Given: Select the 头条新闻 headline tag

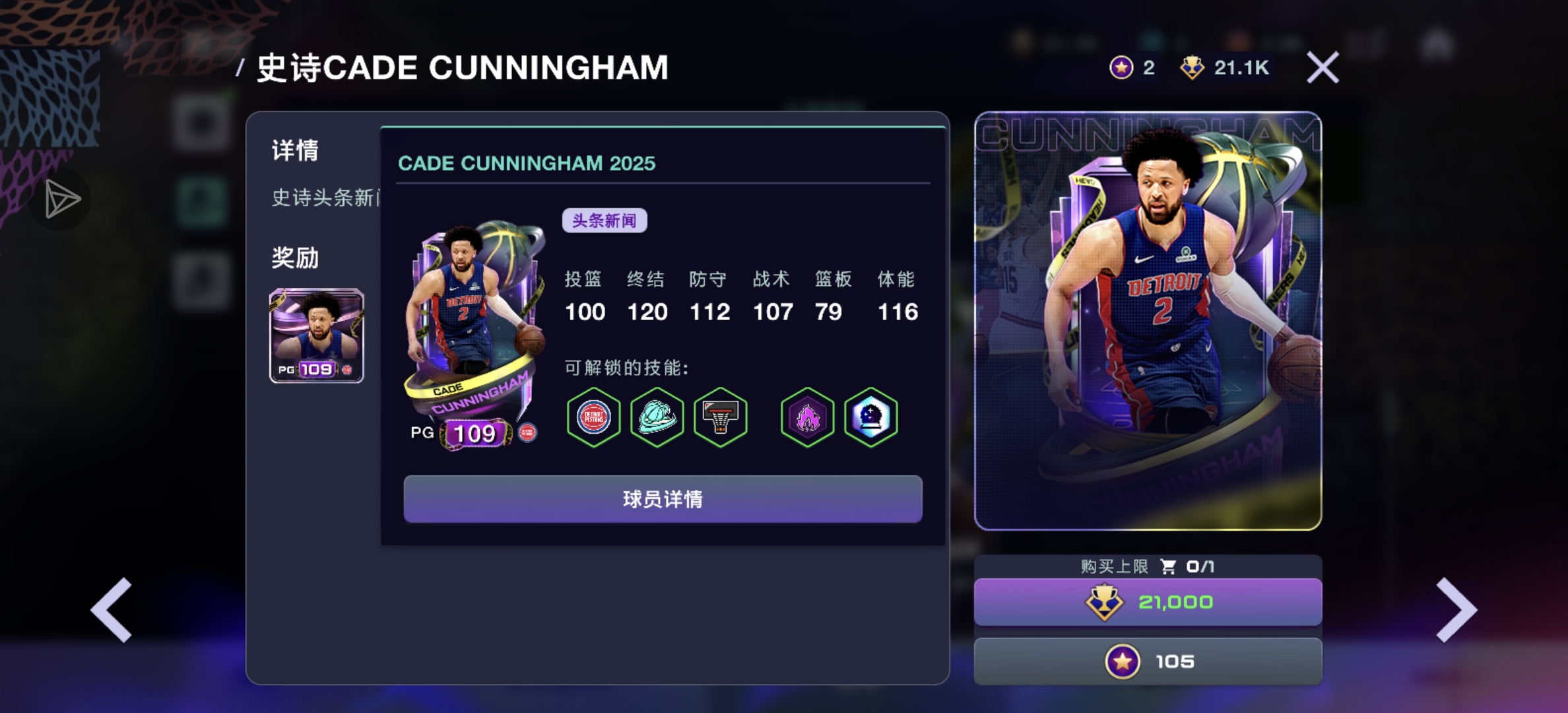Looking at the screenshot, I should pos(604,221).
